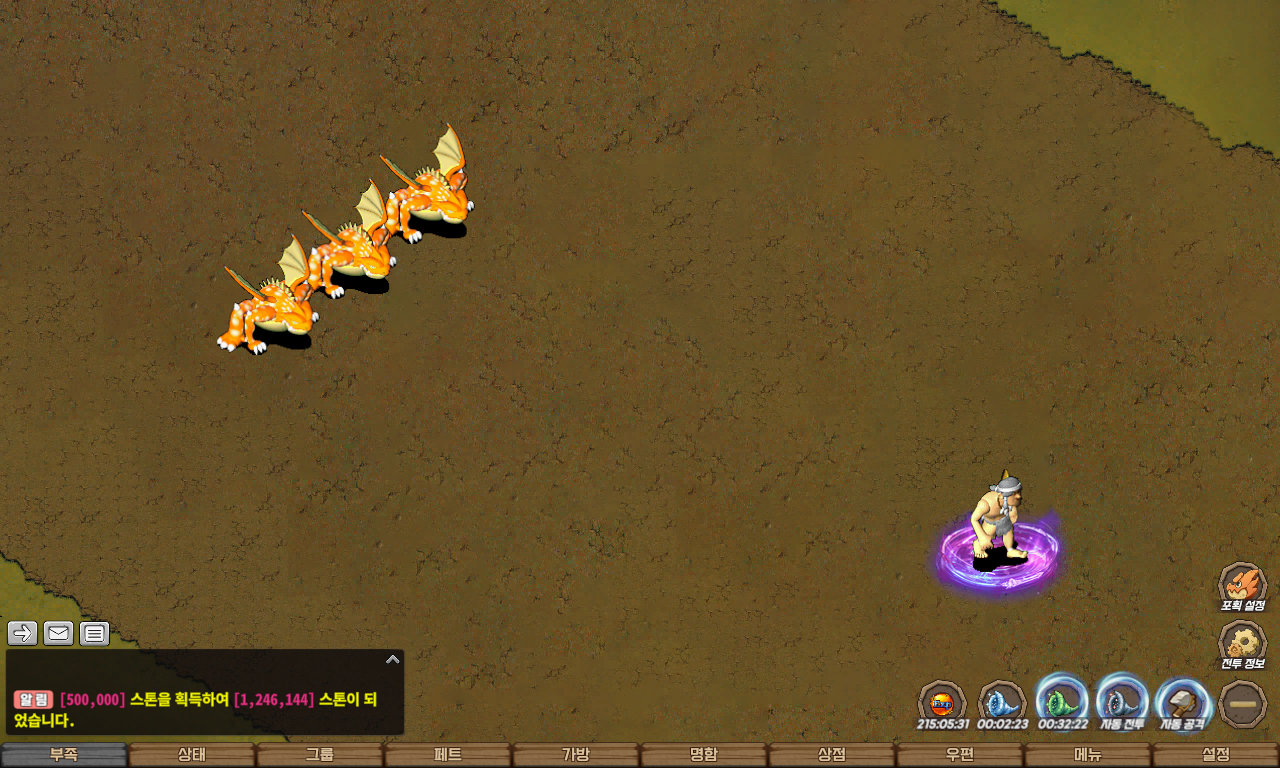1280x768 pixels.
Task: Click the envelope button above chat
Action: (x=58, y=633)
